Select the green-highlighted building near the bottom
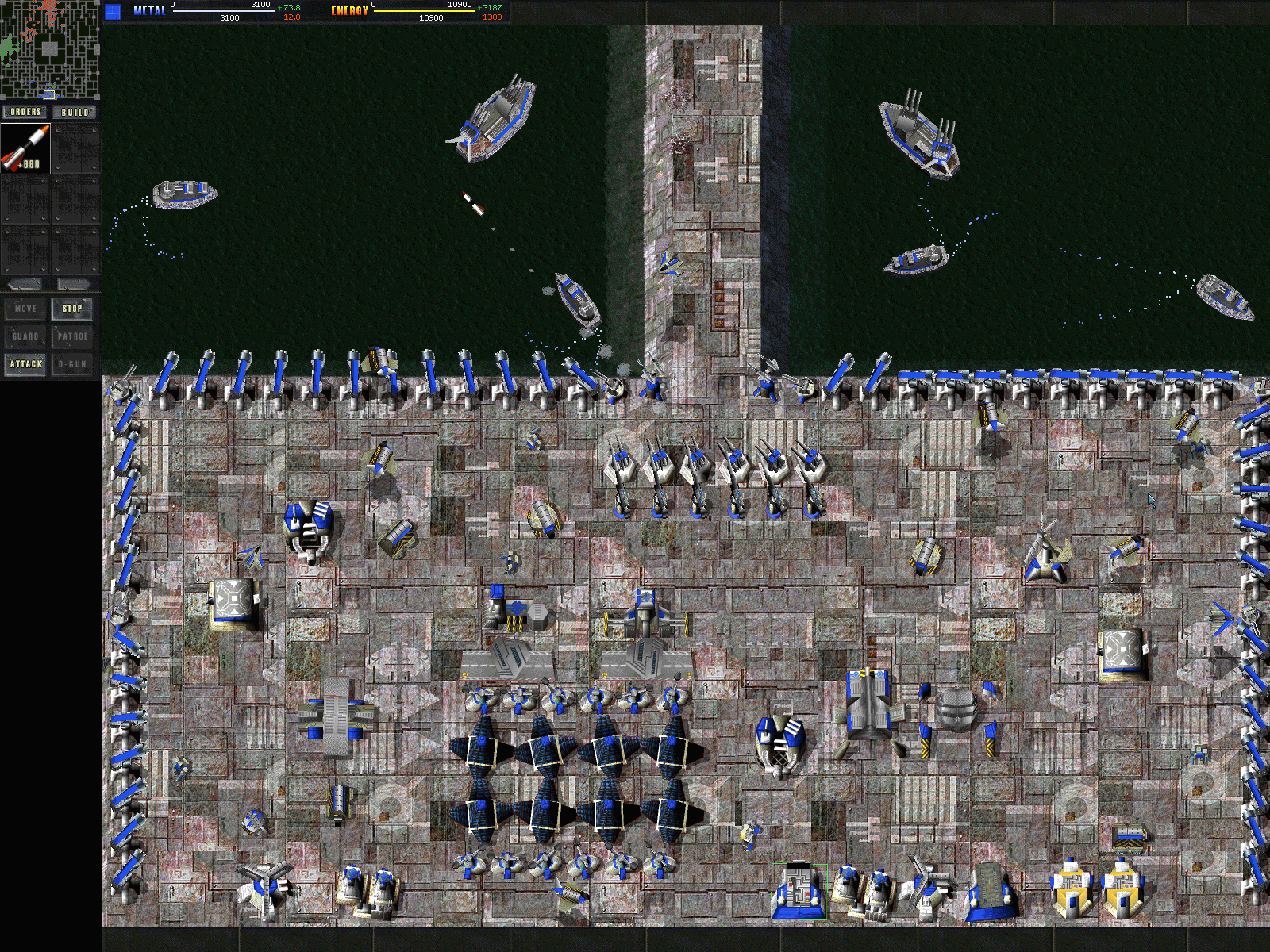This screenshot has width=1270, height=952. pos(798,892)
